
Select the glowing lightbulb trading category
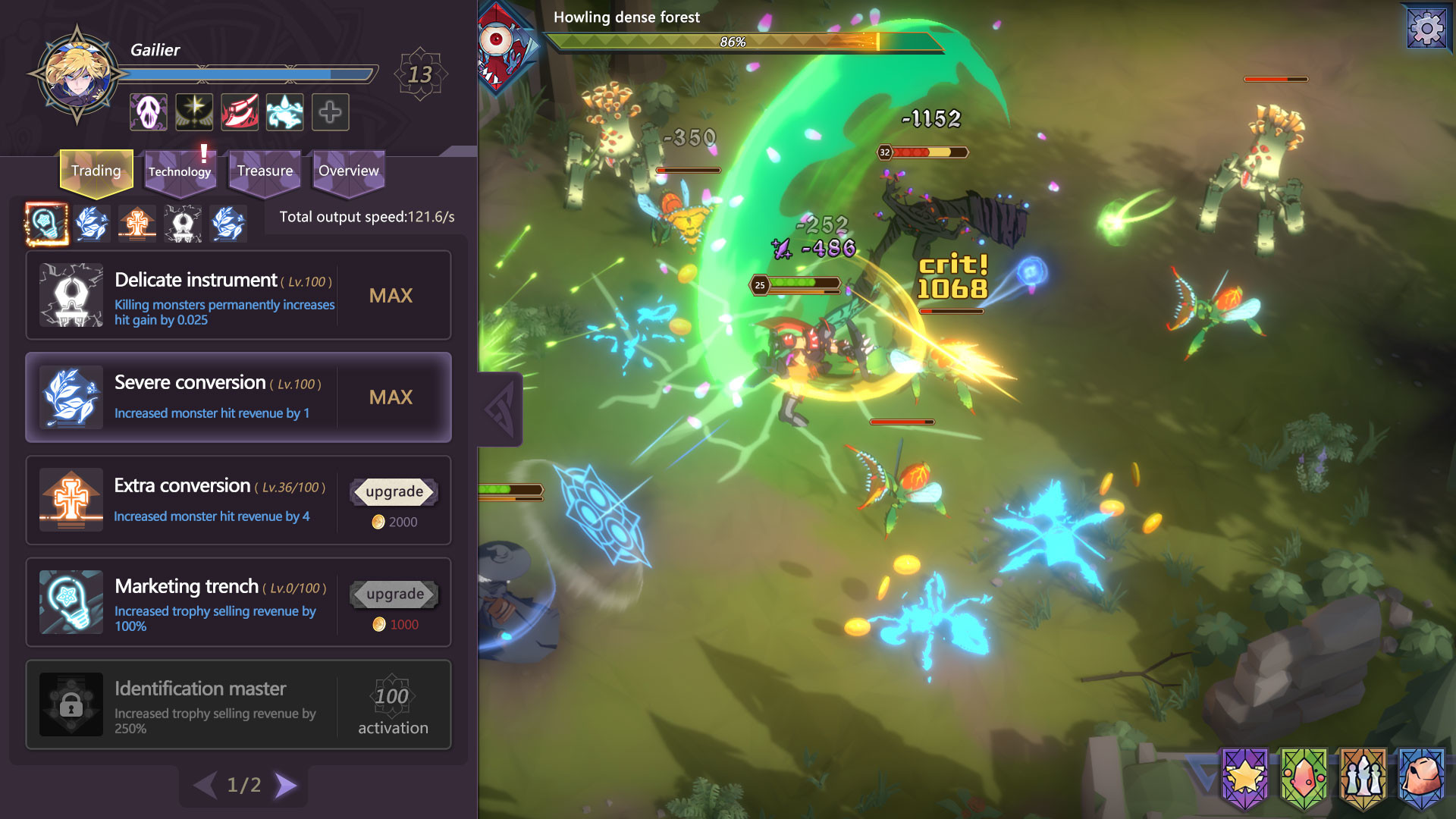(x=45, y=224)
